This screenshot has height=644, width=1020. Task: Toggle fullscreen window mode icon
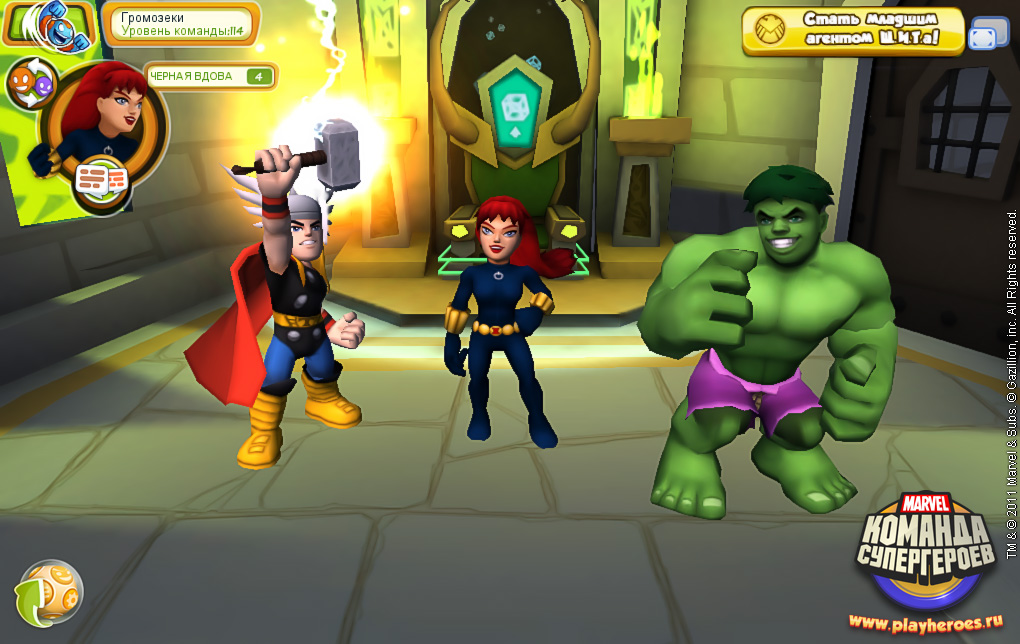click(x=989, y=35)
